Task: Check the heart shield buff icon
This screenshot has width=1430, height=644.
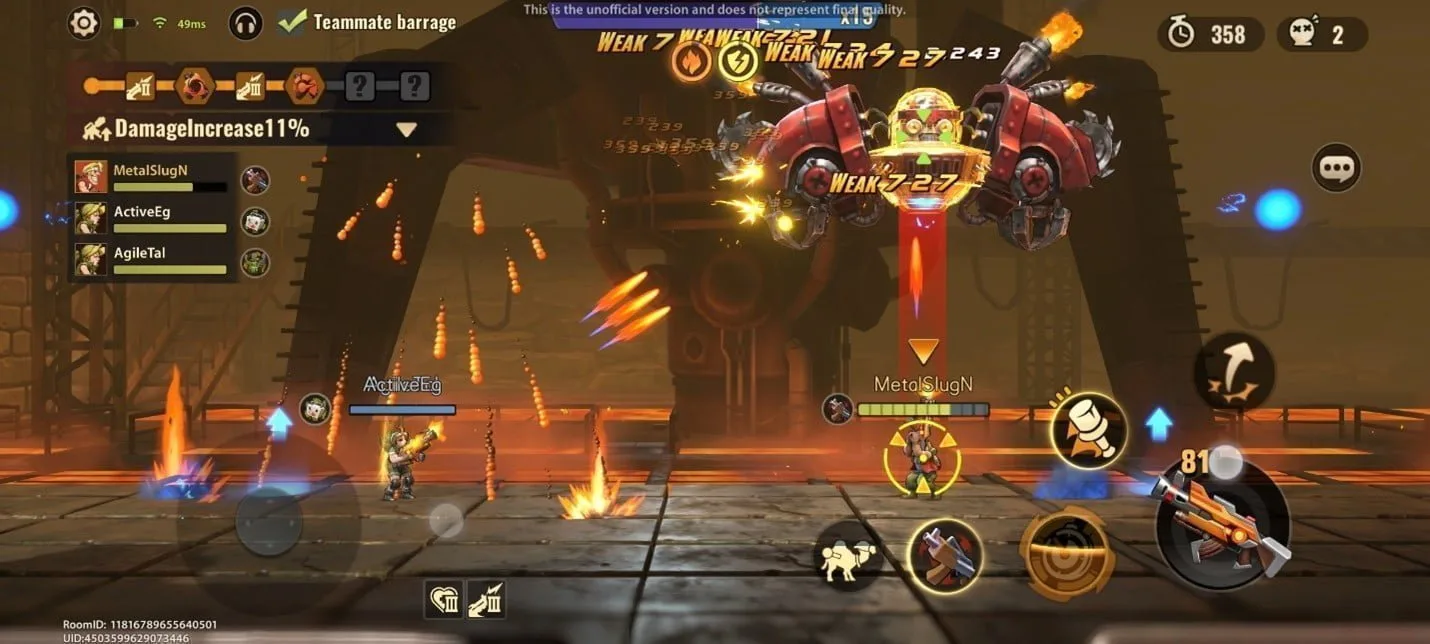Action: tap(444, 599)
